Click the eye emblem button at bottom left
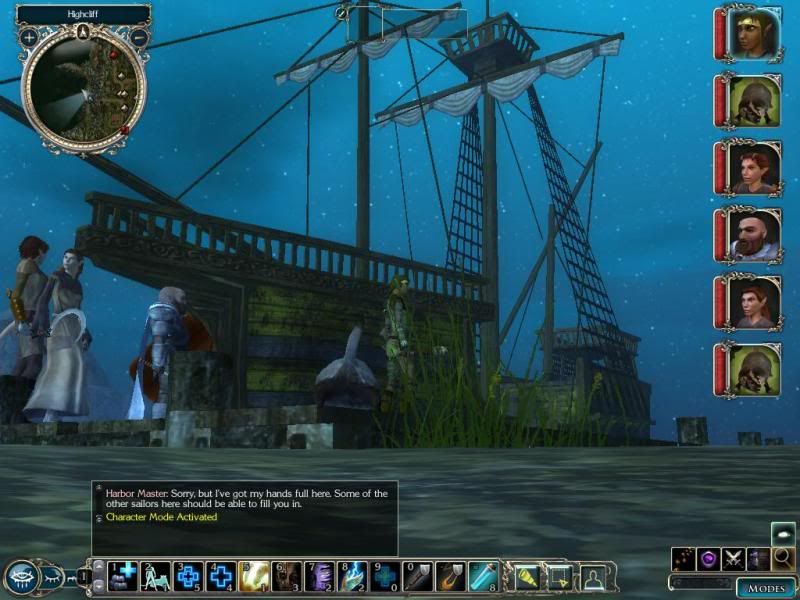Viewport: 800px width, 600px height. (x=22, y=577)
